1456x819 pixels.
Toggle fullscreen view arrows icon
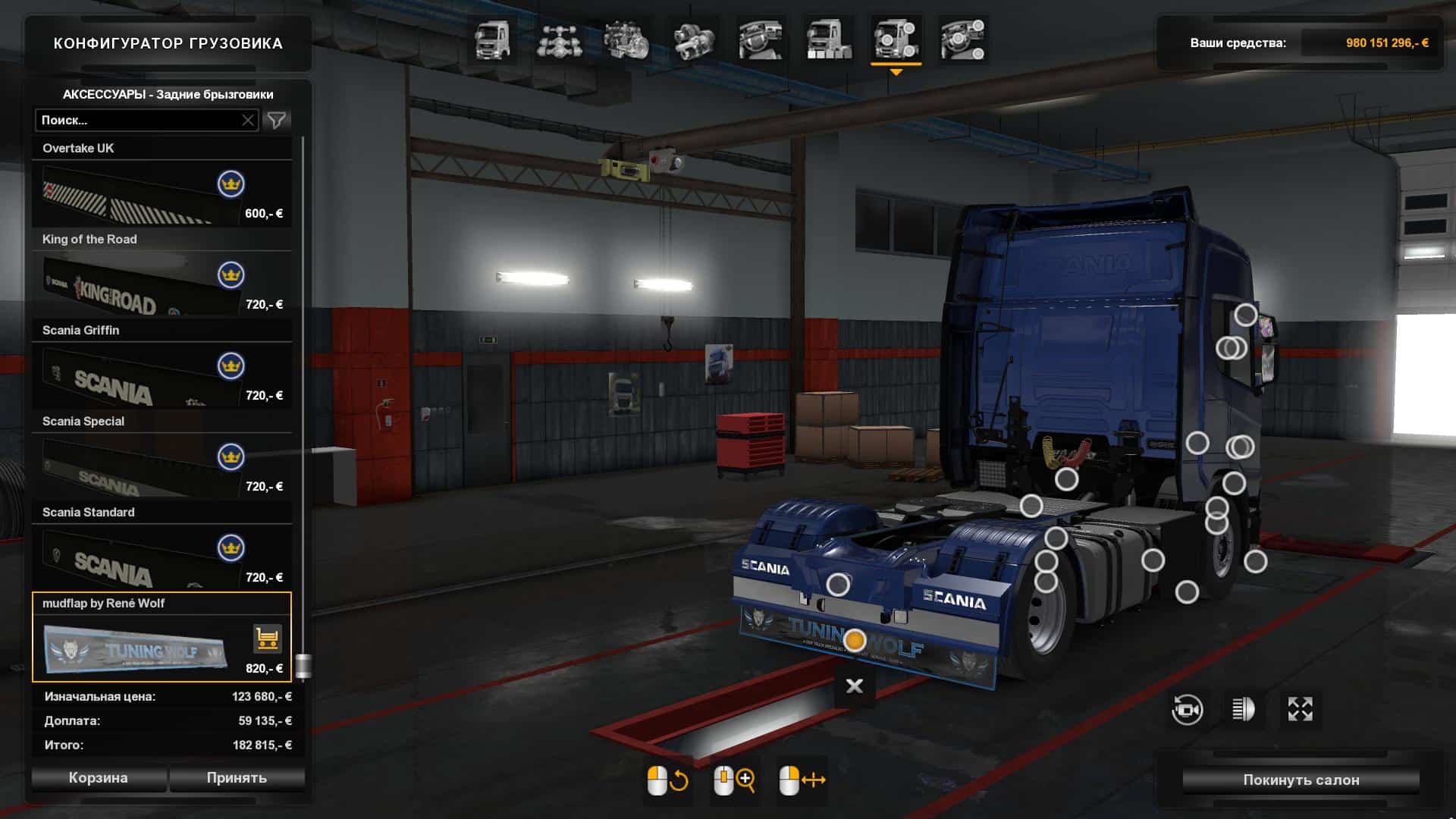[1300, 710]
